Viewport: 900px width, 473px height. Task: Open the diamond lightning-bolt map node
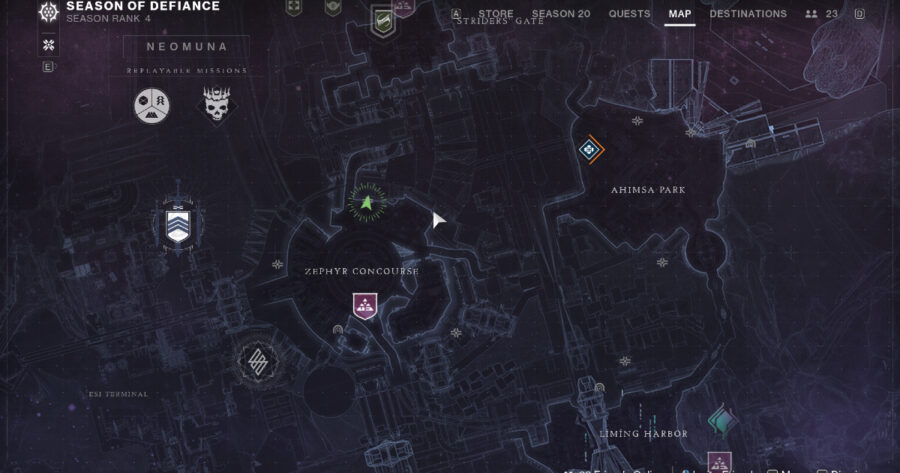coord(255,362)
